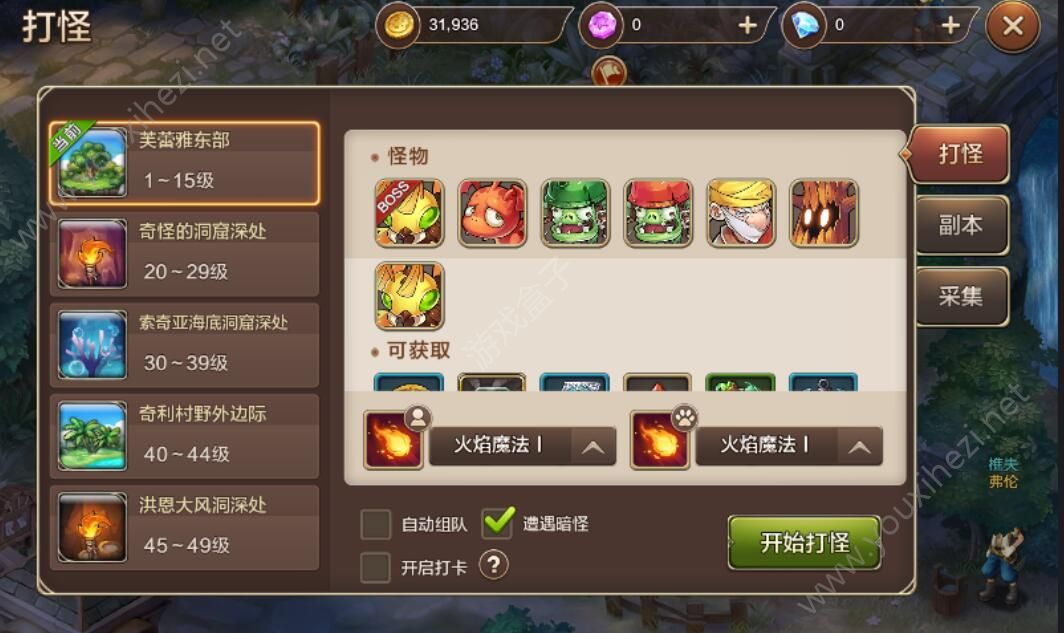Add purple gems with the plus button

click(747, 25)
